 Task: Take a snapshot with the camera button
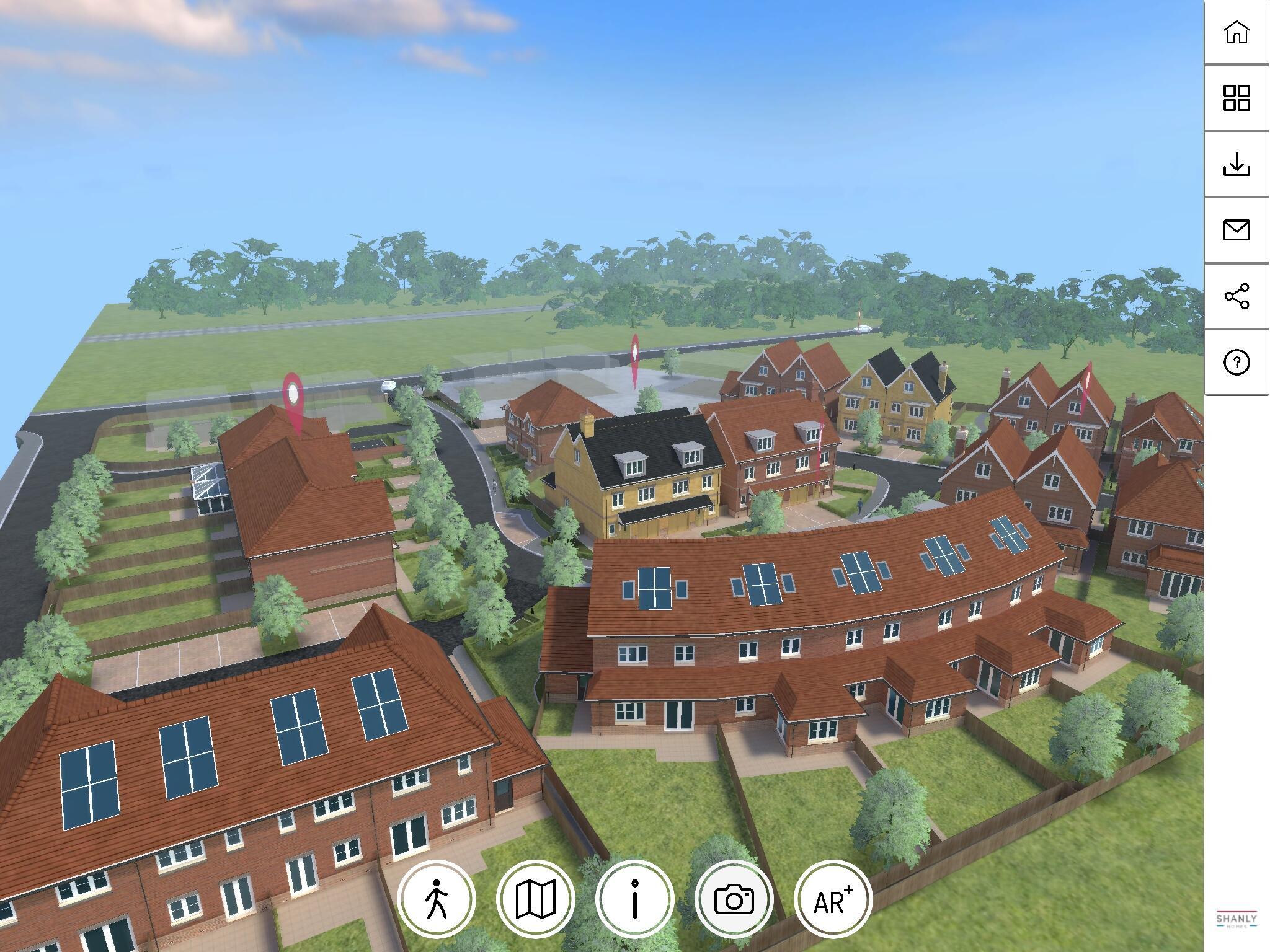tap(734, 899)
